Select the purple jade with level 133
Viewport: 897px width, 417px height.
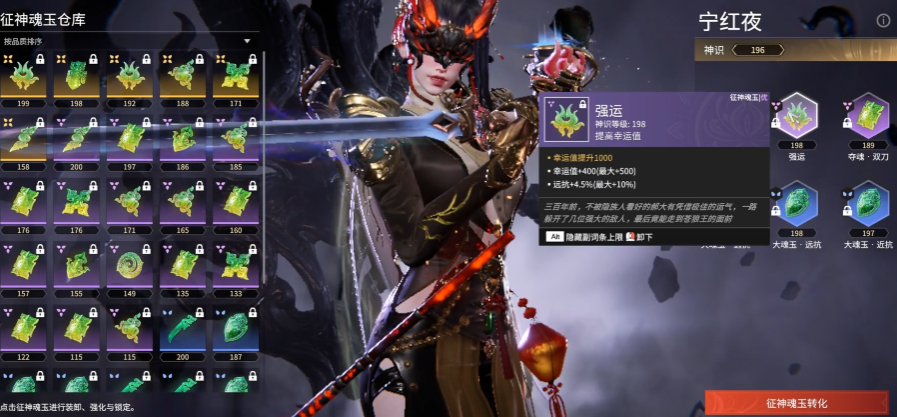[235, 264]
